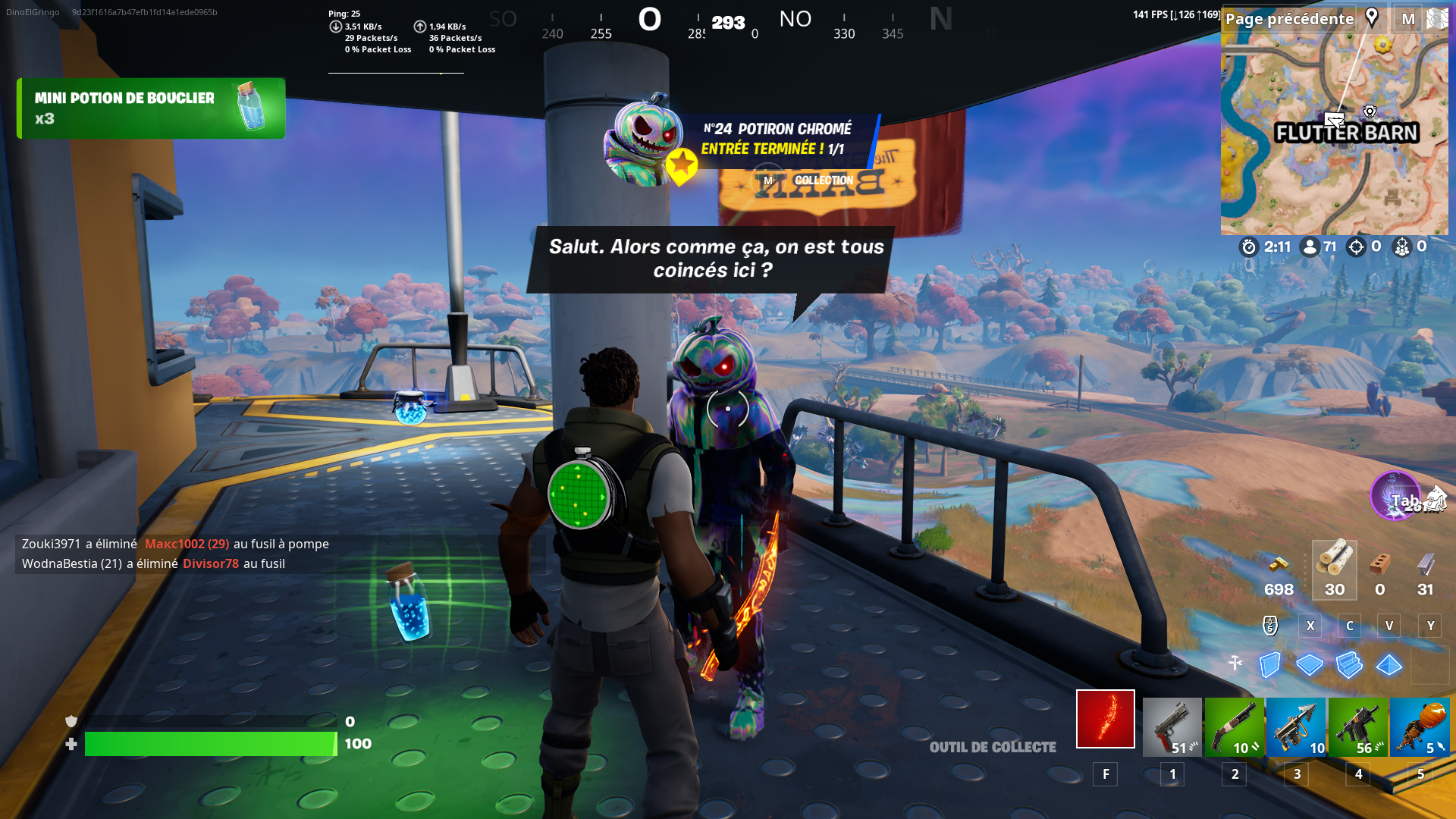The height and width of the screenshot is (819, 1456).
Task: Select the pumpkin launcher in slot 5
Action: click(x=1420, y=726)
